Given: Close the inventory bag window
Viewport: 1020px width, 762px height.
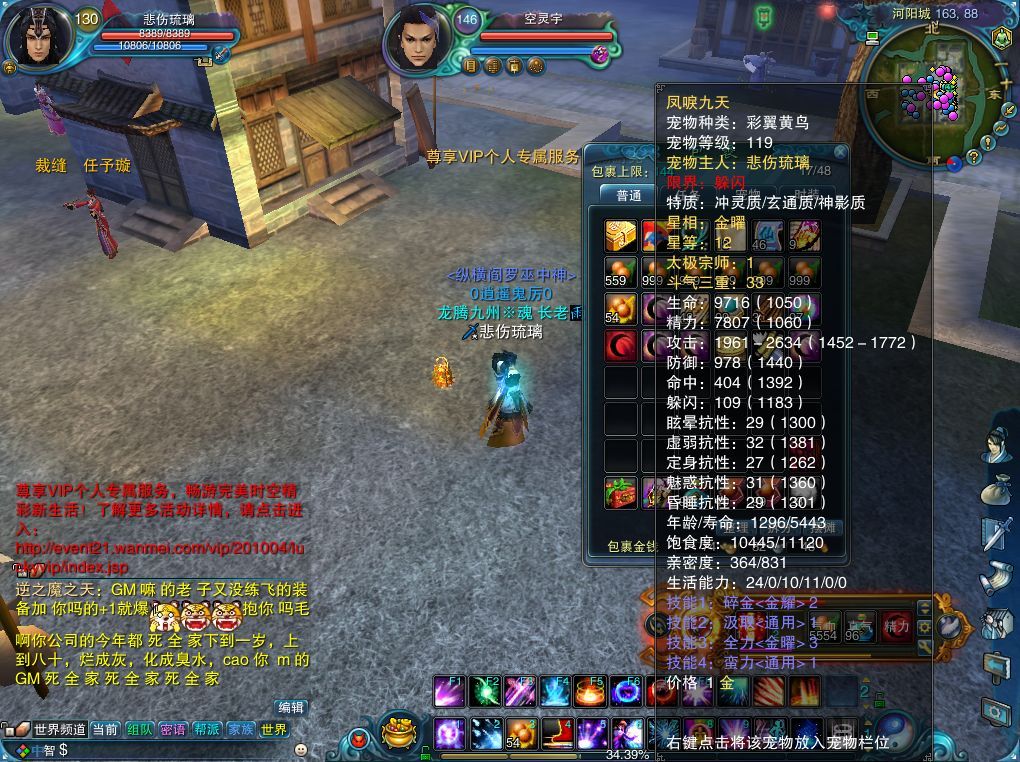Looking at the screenshot, I should 840,153.
